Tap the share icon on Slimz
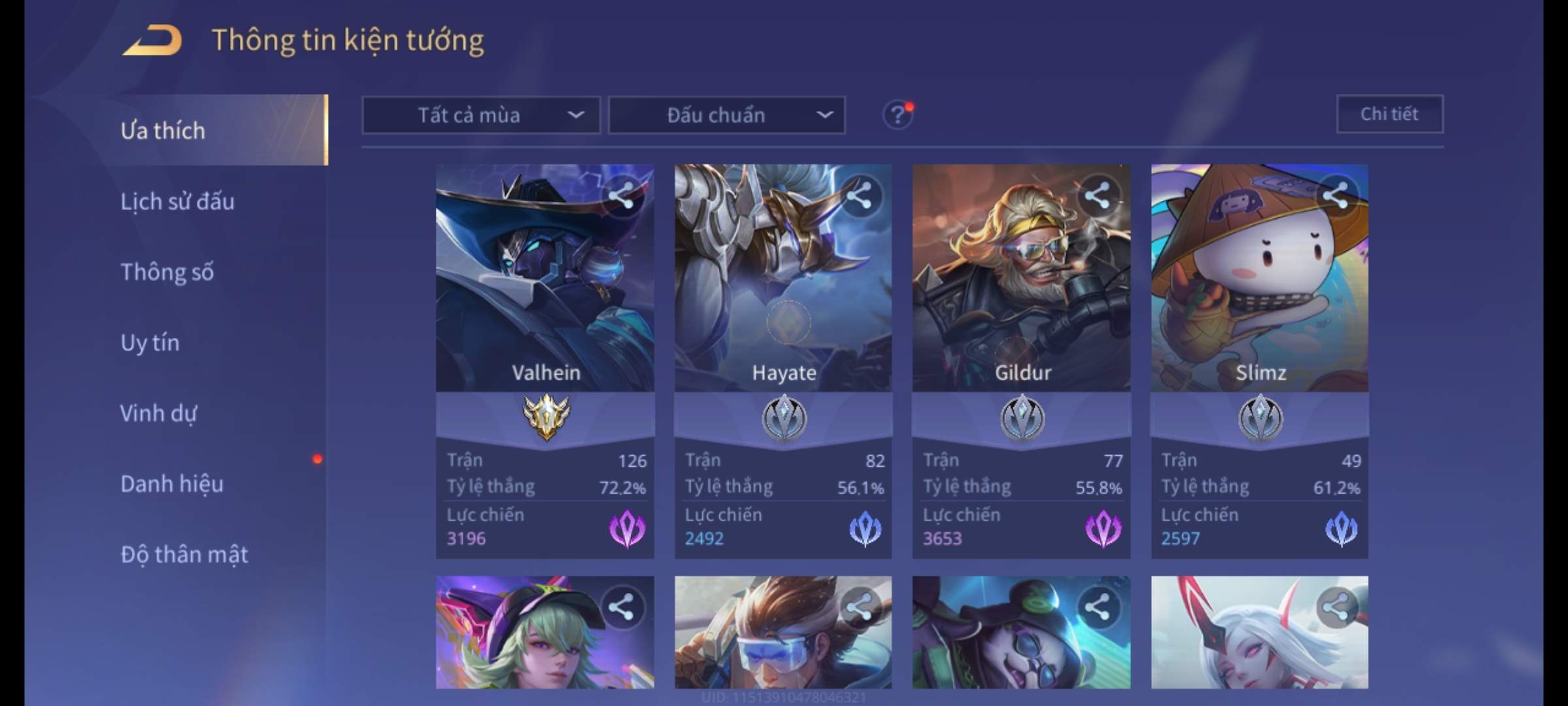1568x706 pixels. click(x=1335, y=195)
